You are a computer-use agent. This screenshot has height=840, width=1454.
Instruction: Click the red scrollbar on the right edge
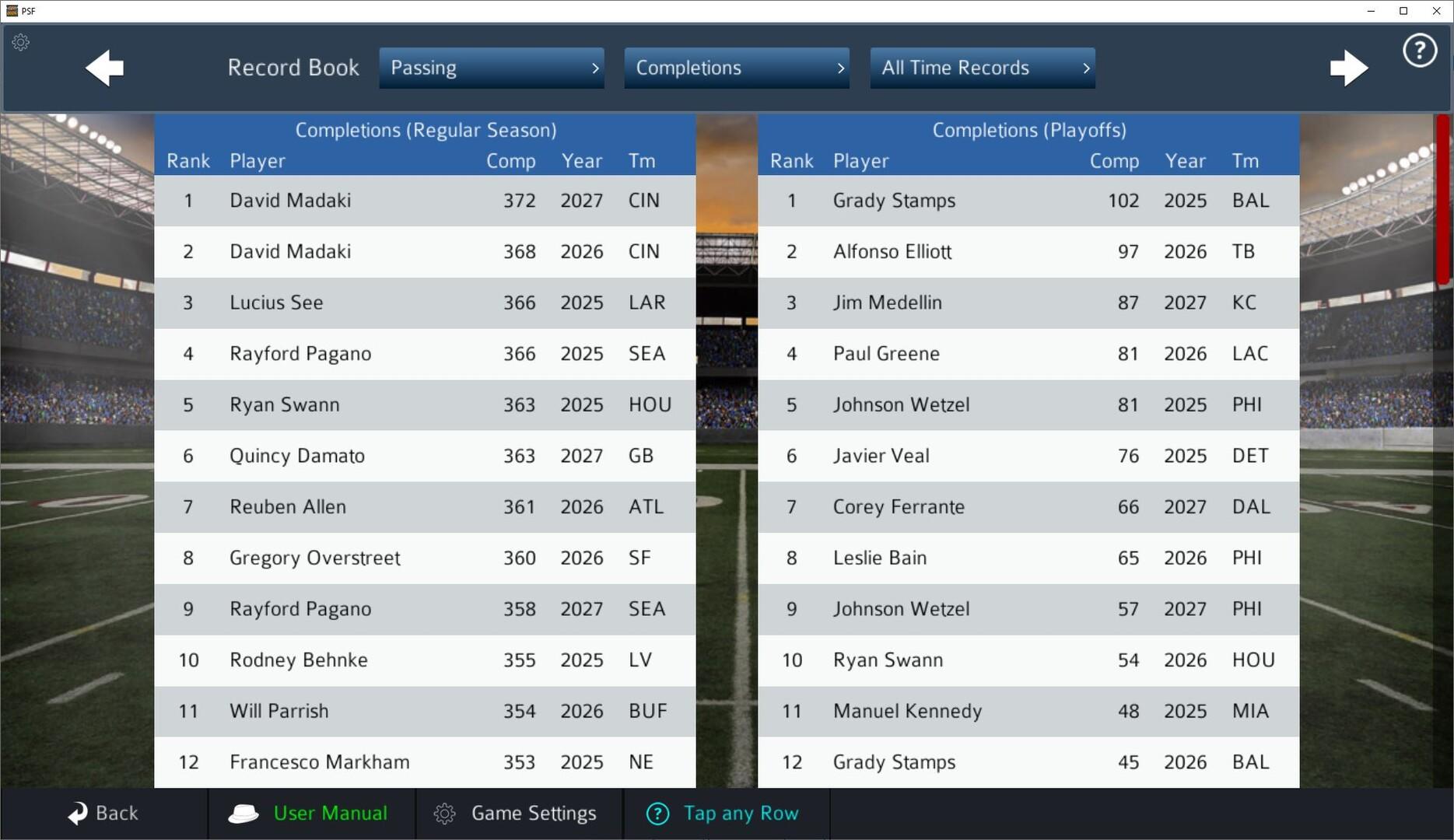coord(1442,202)
